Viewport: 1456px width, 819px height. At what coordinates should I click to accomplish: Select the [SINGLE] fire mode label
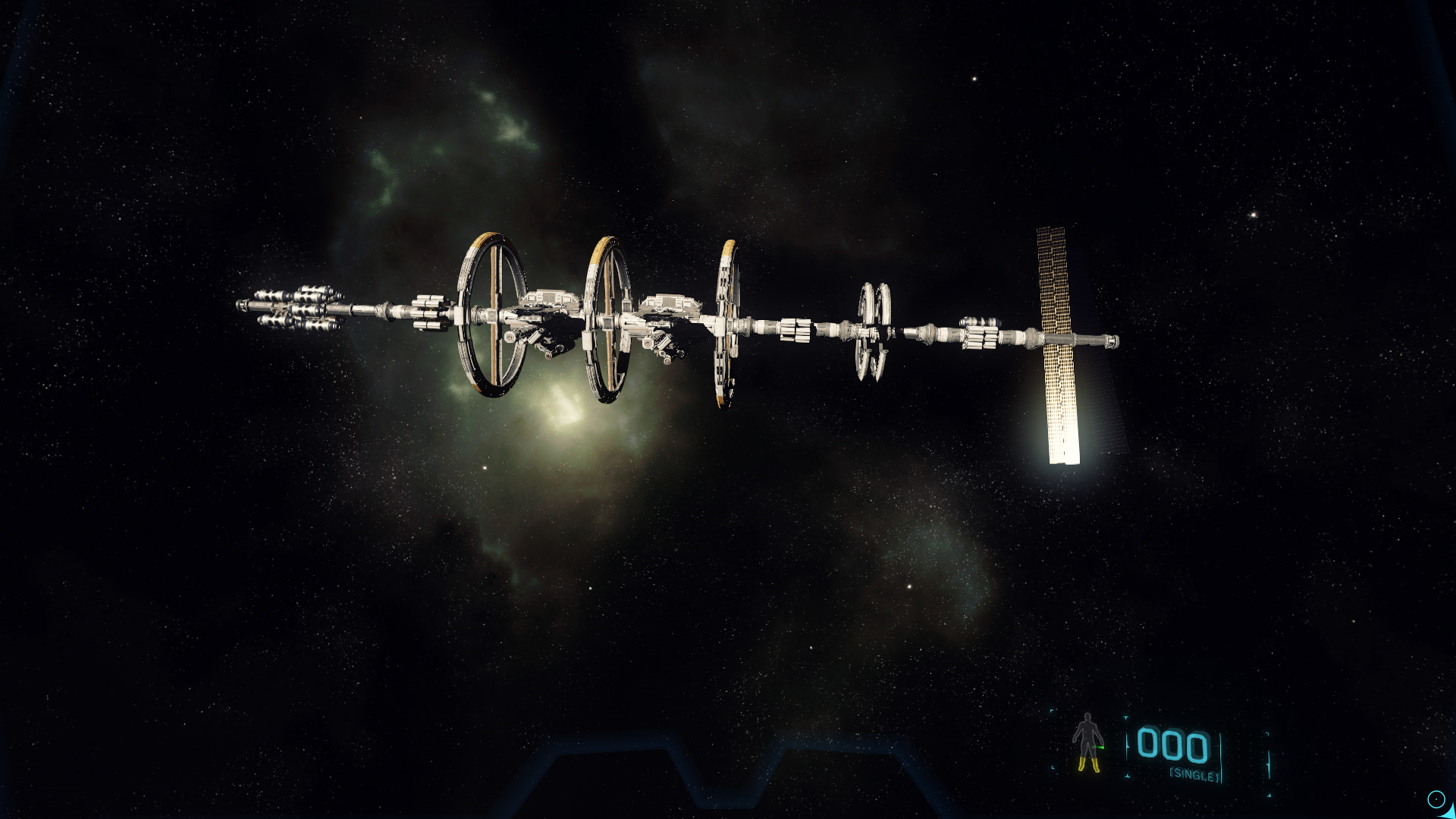(1194, 774)
